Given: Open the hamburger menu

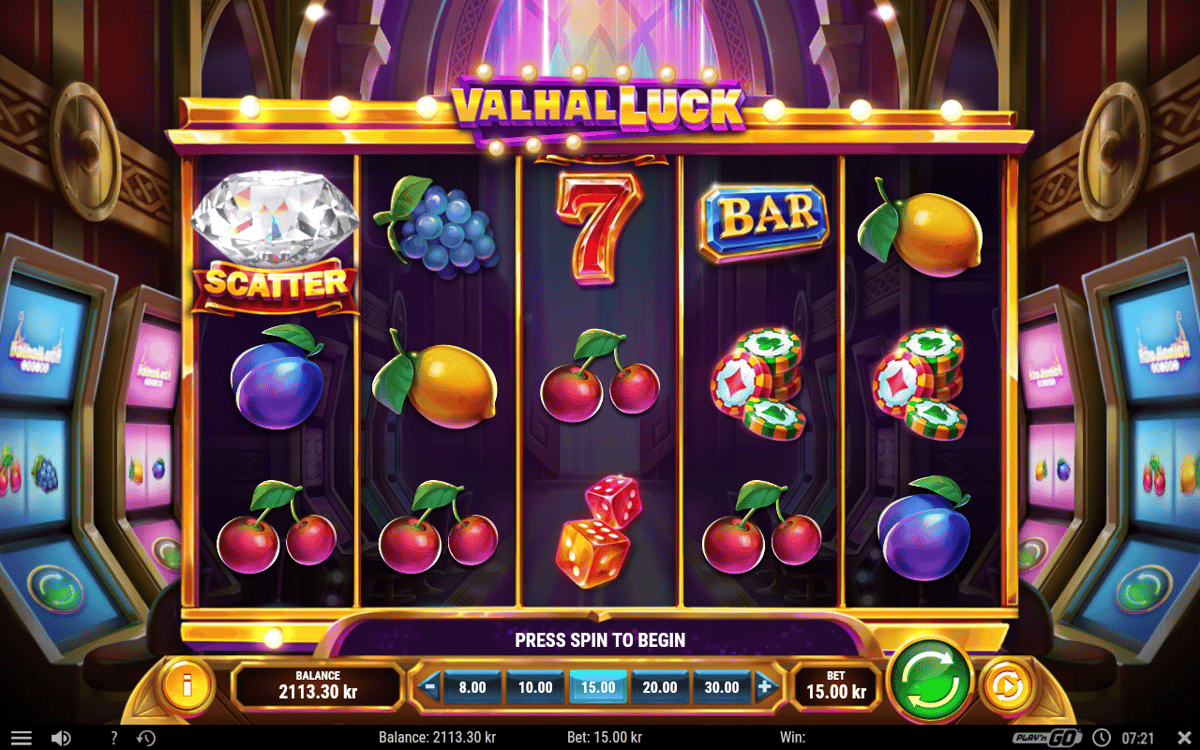Looking at the screenshot, I should (x=21, y=738).
